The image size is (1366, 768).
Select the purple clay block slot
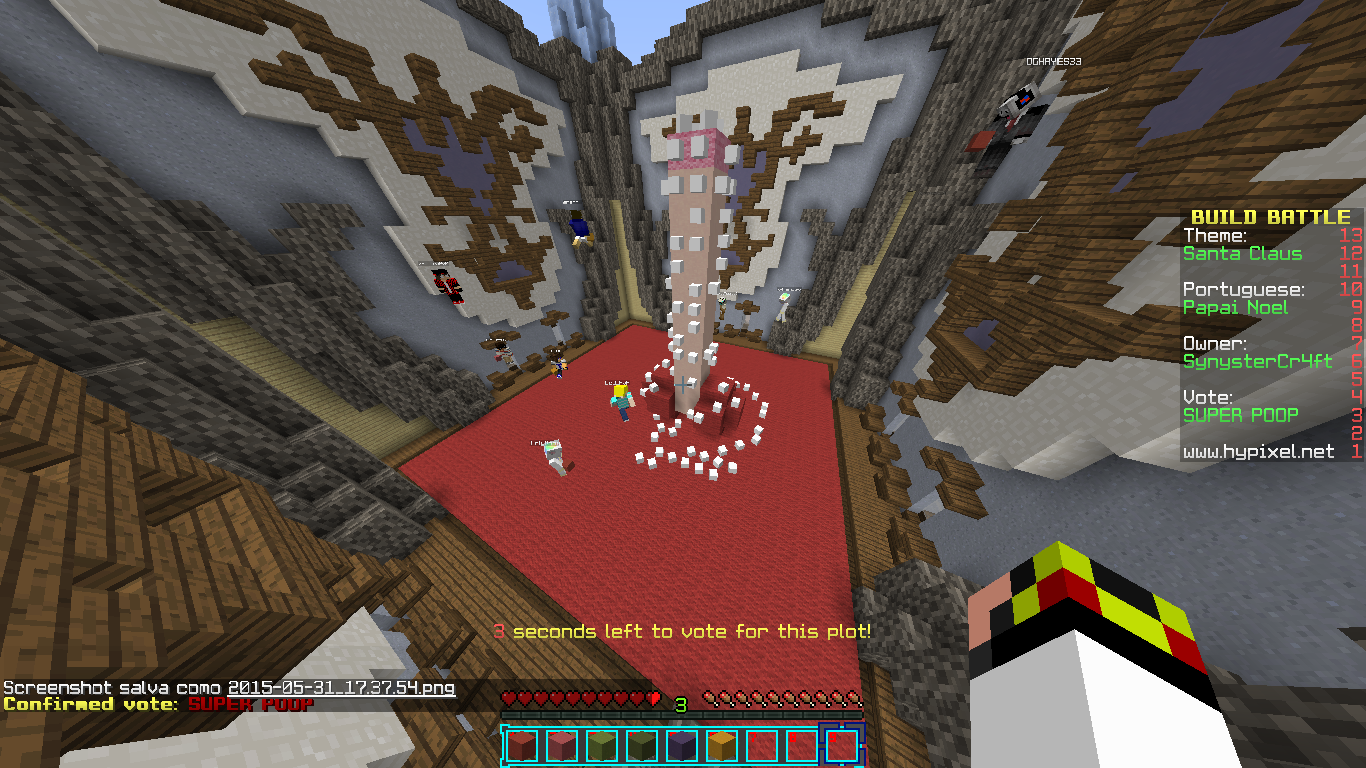[x=681, y=746]
